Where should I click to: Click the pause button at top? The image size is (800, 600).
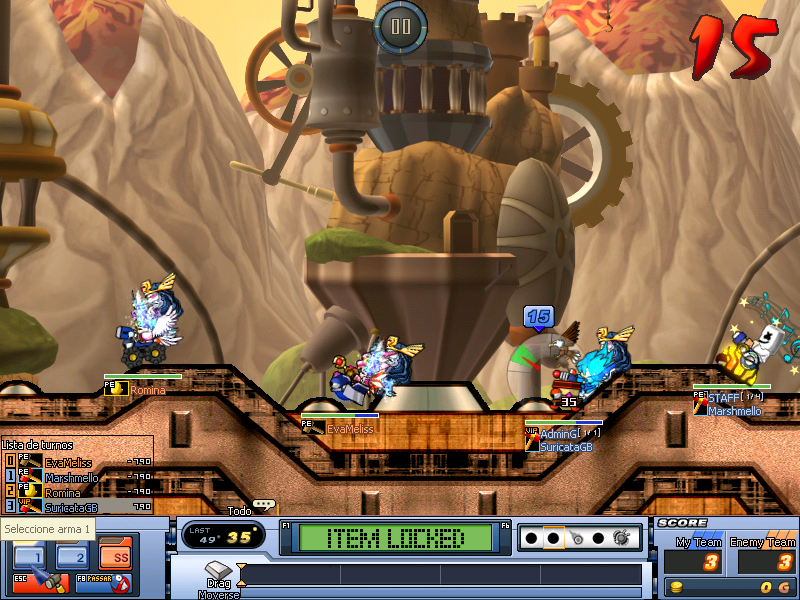click(401, 27)
